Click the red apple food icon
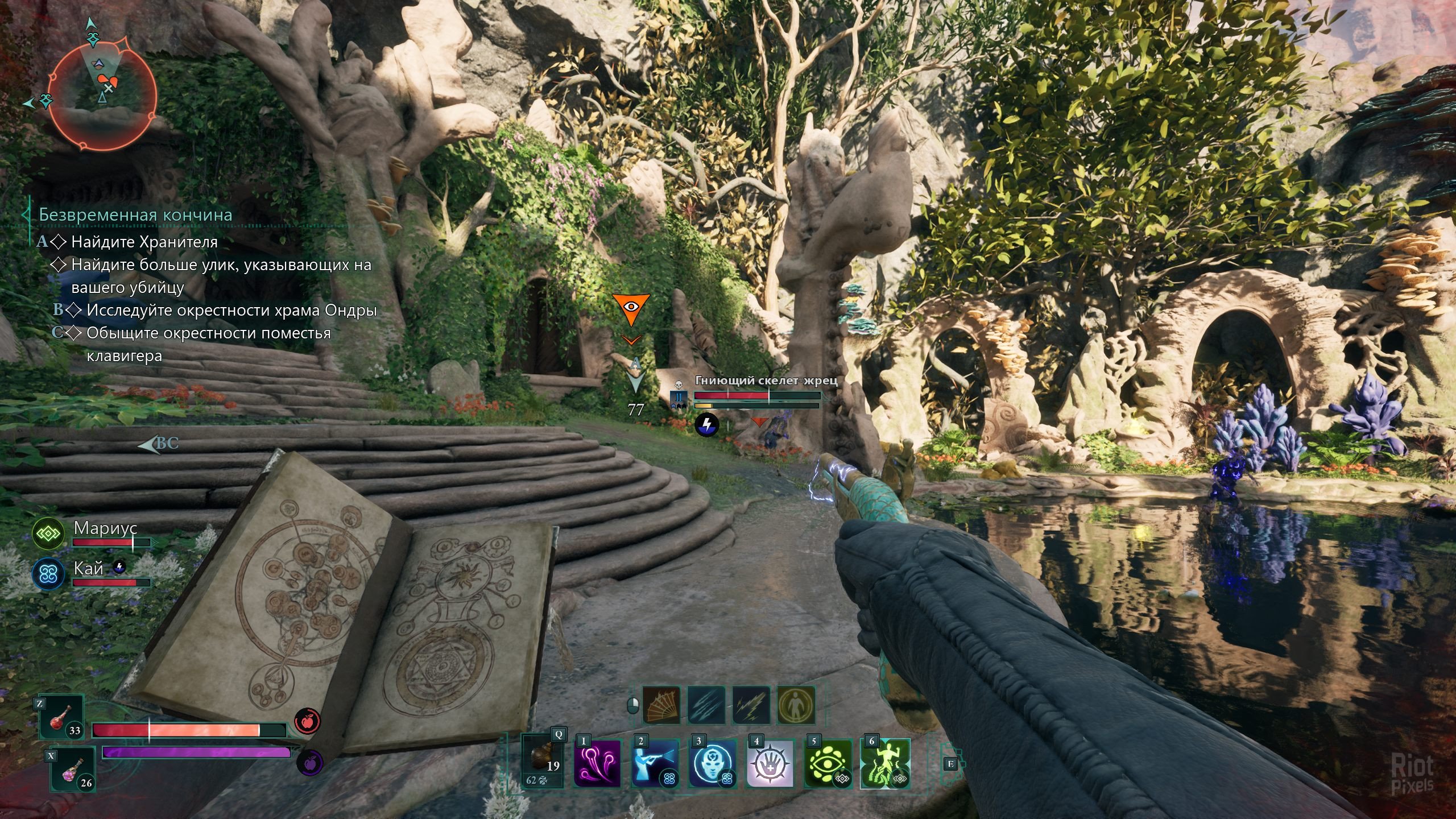The width and height of the screenshot is (1456, 819). pos(308,722)
